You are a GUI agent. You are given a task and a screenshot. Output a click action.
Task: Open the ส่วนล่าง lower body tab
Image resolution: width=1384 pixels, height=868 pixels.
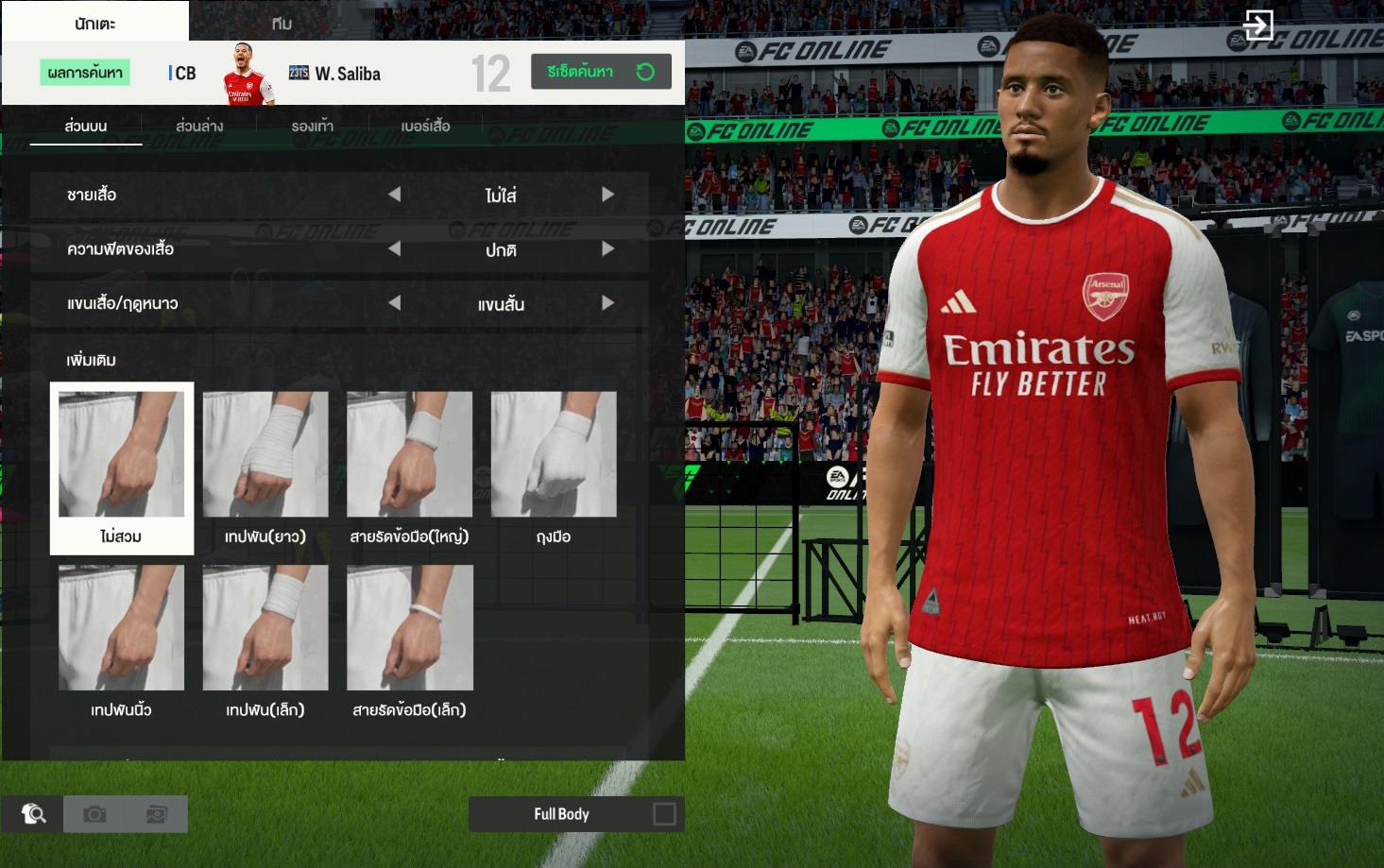pyautogui.click(x=199, y=126)
